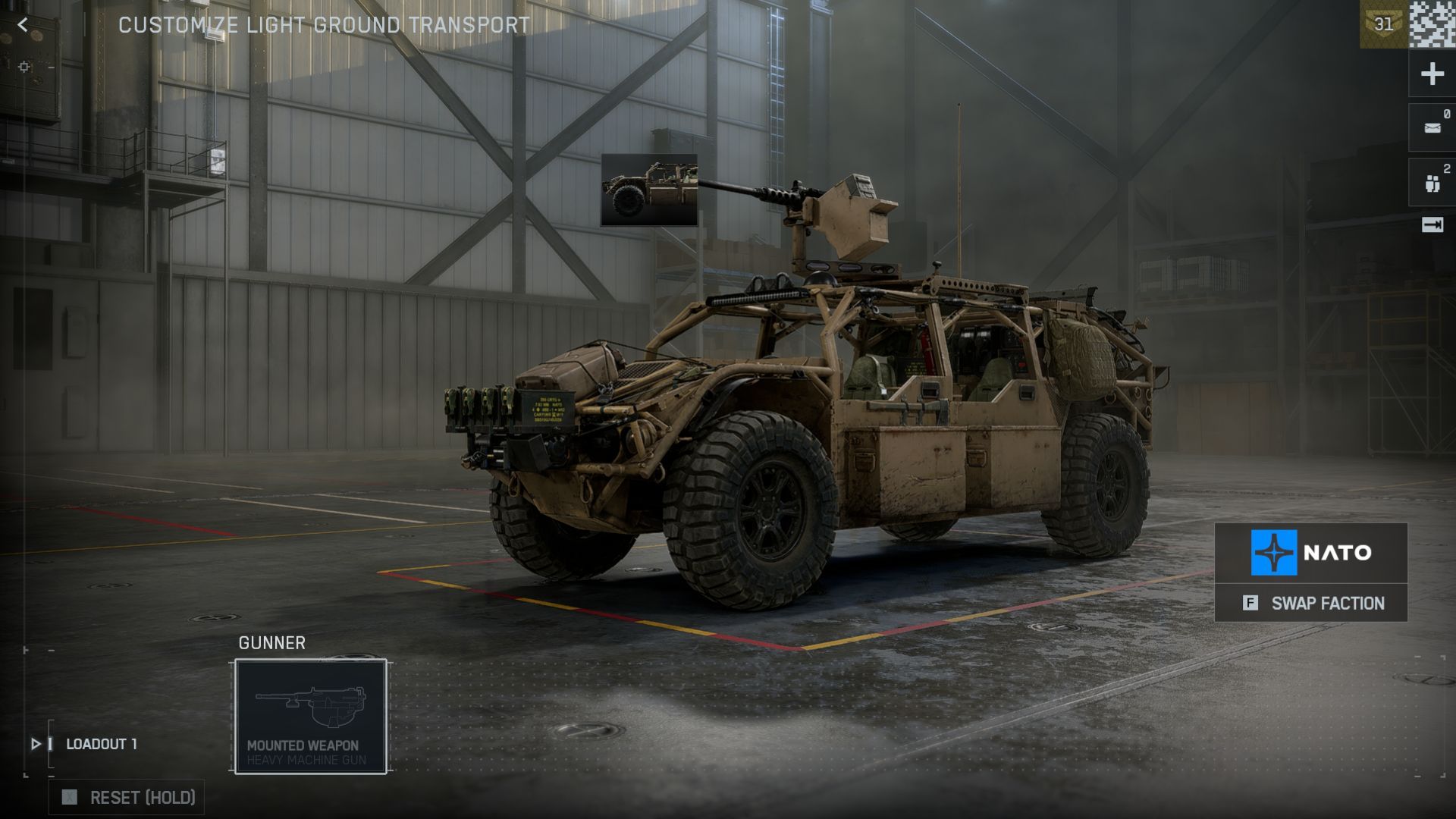Screen dimensions: 1456x819
Task: Click the Reset (Hold) button
Action: 127,797
